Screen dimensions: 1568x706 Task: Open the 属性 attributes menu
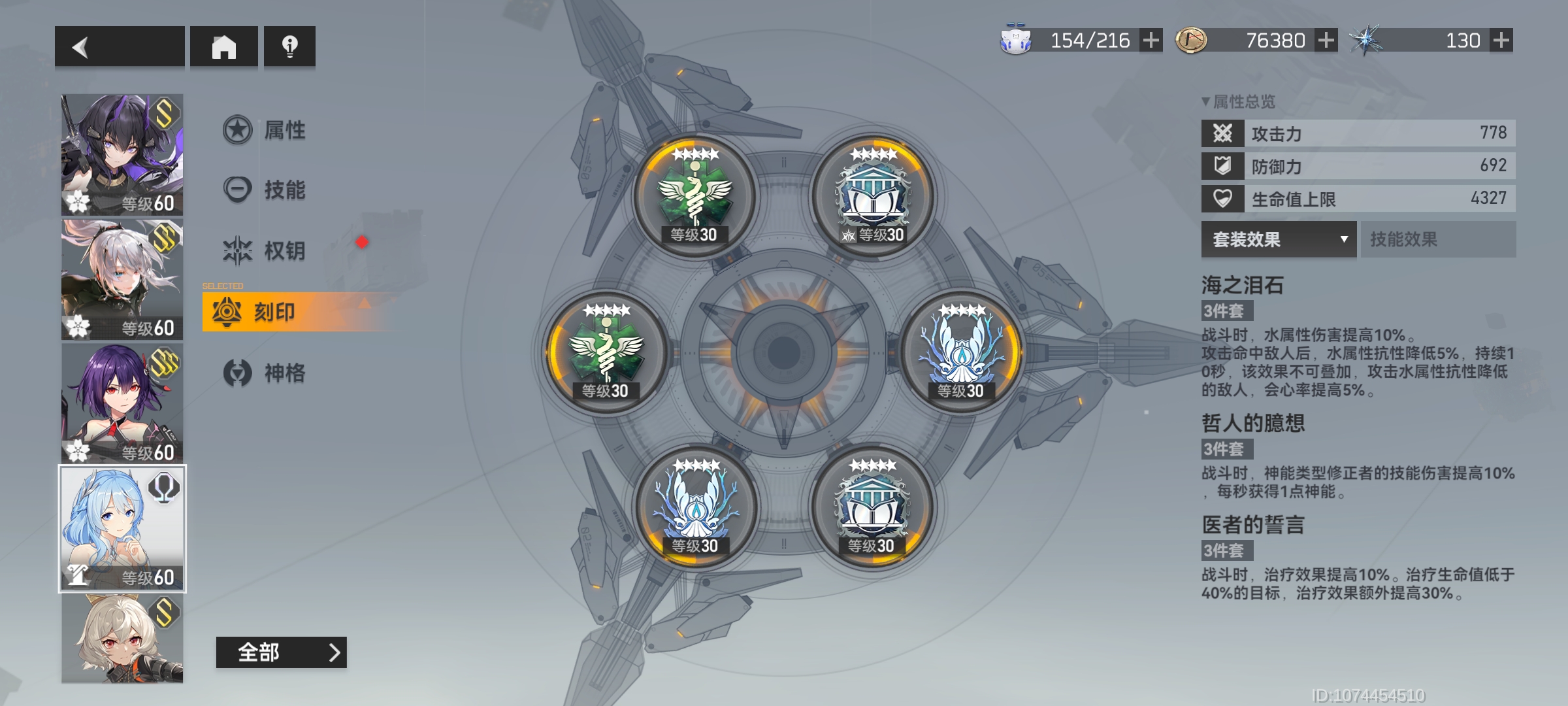pyautogui.click(x=266, y=130)
